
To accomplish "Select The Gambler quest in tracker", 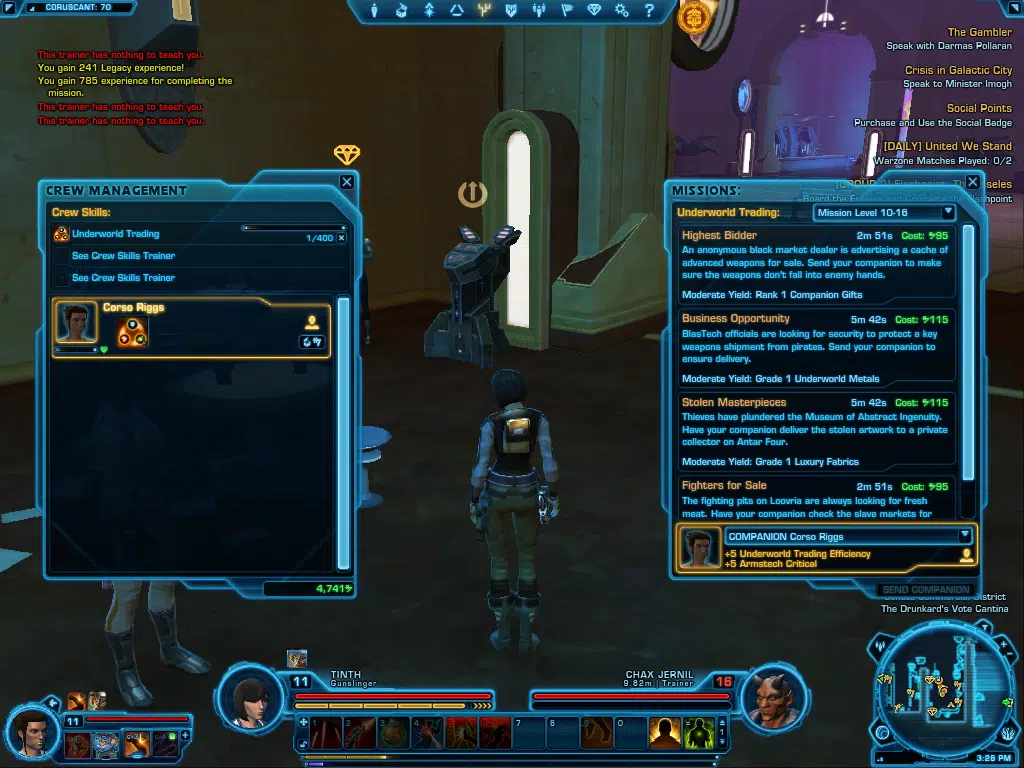I will pos(979,32).
